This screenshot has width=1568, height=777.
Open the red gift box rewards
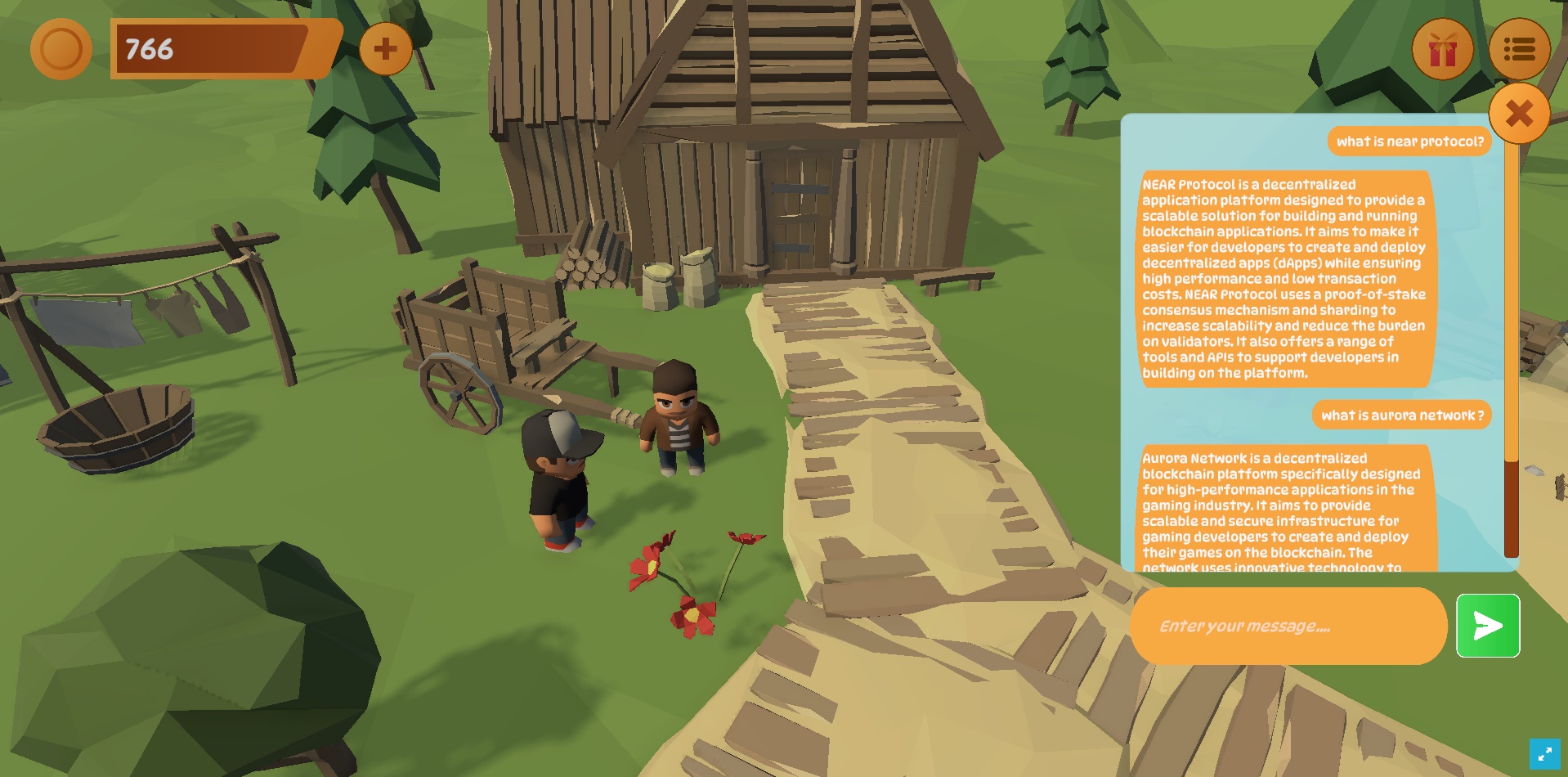tap(1442, 50)
